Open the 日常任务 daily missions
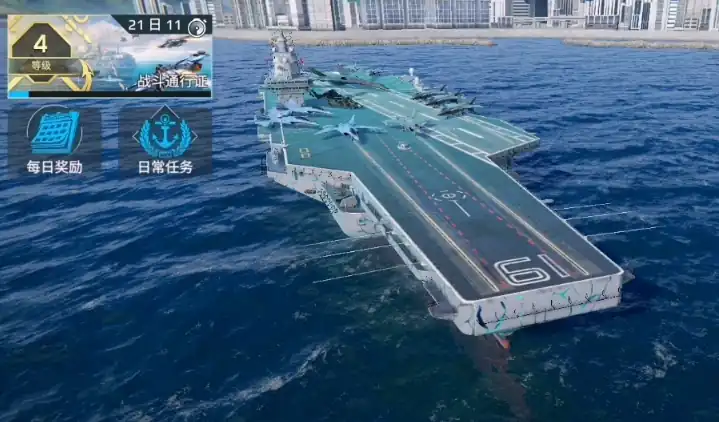 pyautogui.click(x=165, y=139)
